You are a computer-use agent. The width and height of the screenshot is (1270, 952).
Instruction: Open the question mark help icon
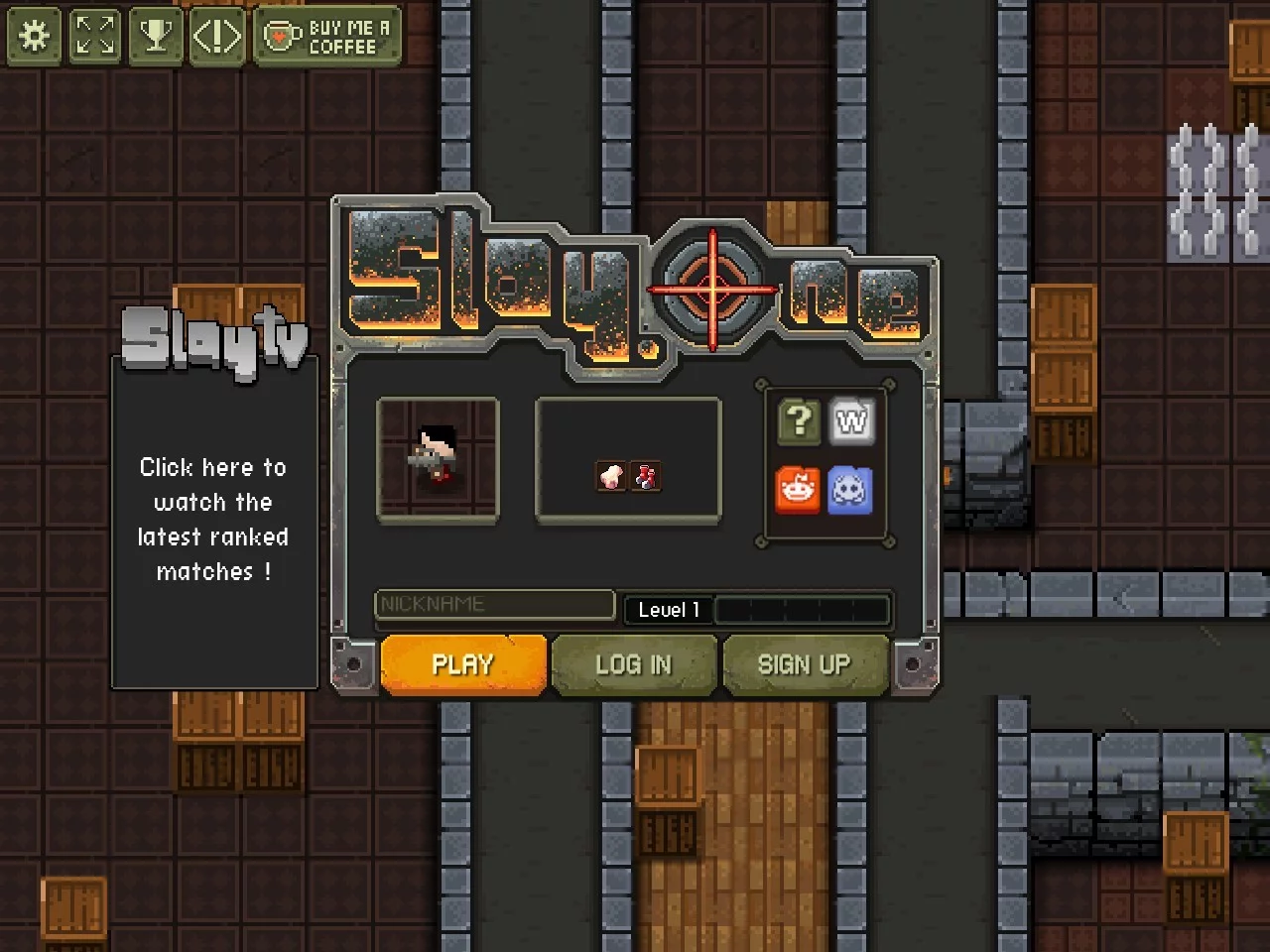tap(799, 421)
